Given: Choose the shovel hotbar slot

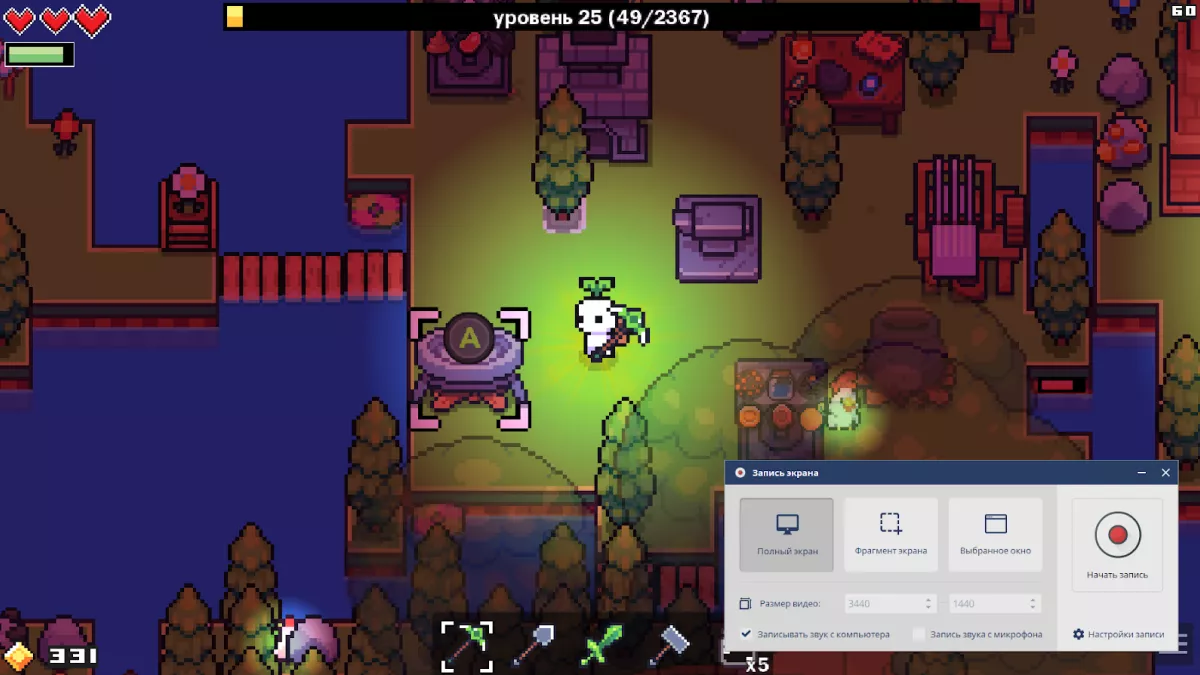Looking at the screenshot, I should (x=533, y=646).
